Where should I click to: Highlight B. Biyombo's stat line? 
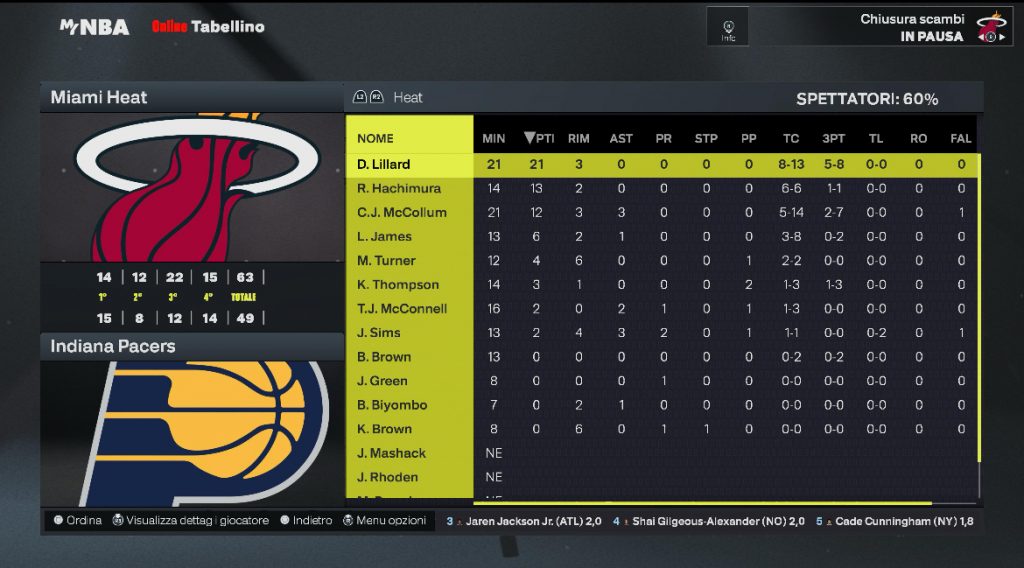coord(392,405)
